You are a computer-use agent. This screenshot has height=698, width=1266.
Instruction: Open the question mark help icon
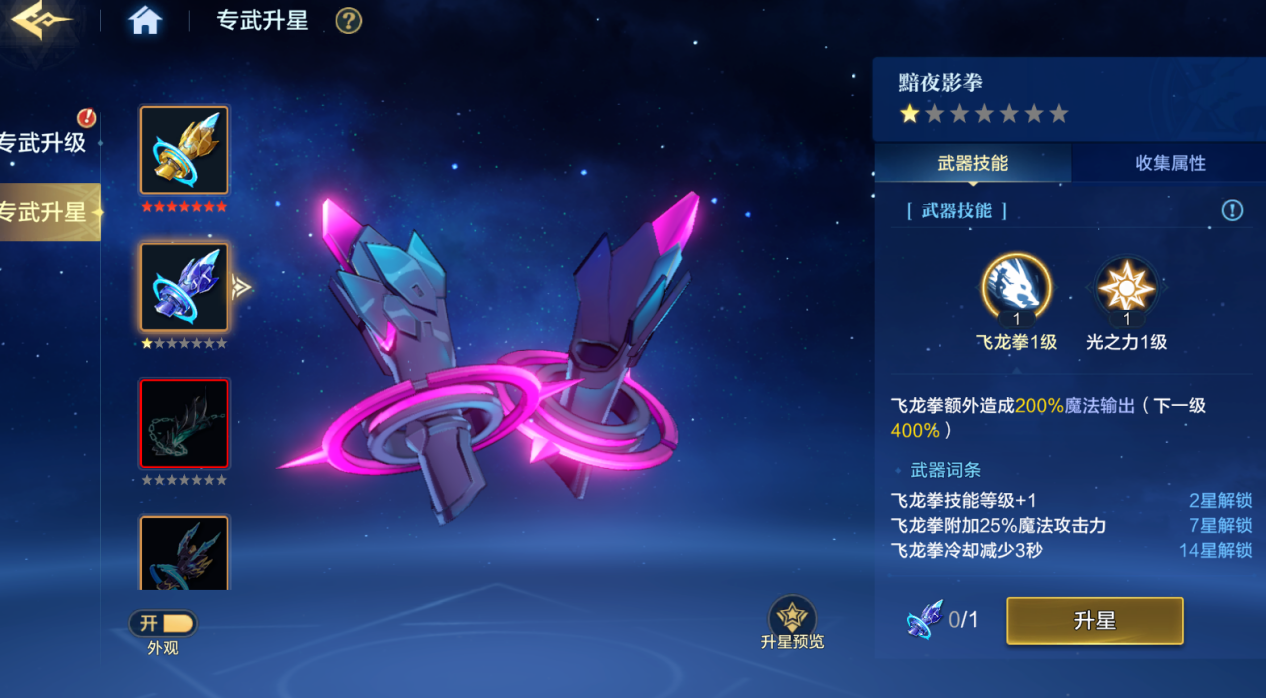[348, 21]
